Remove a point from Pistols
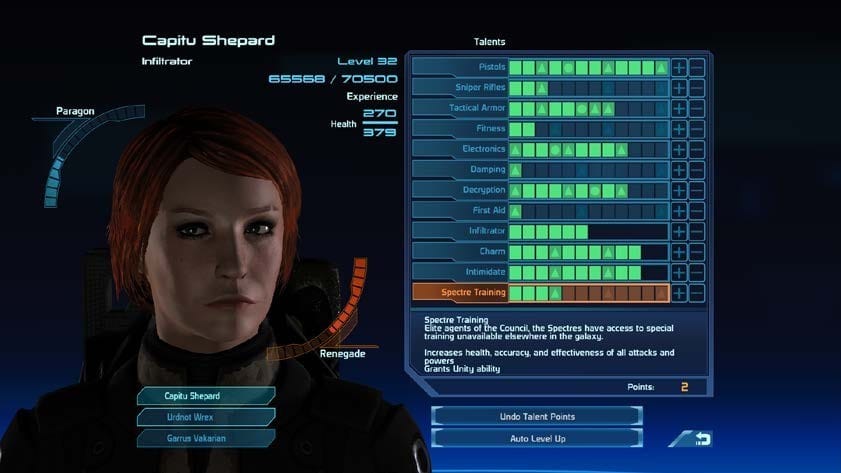841x473 pixels. click(697, 67)
